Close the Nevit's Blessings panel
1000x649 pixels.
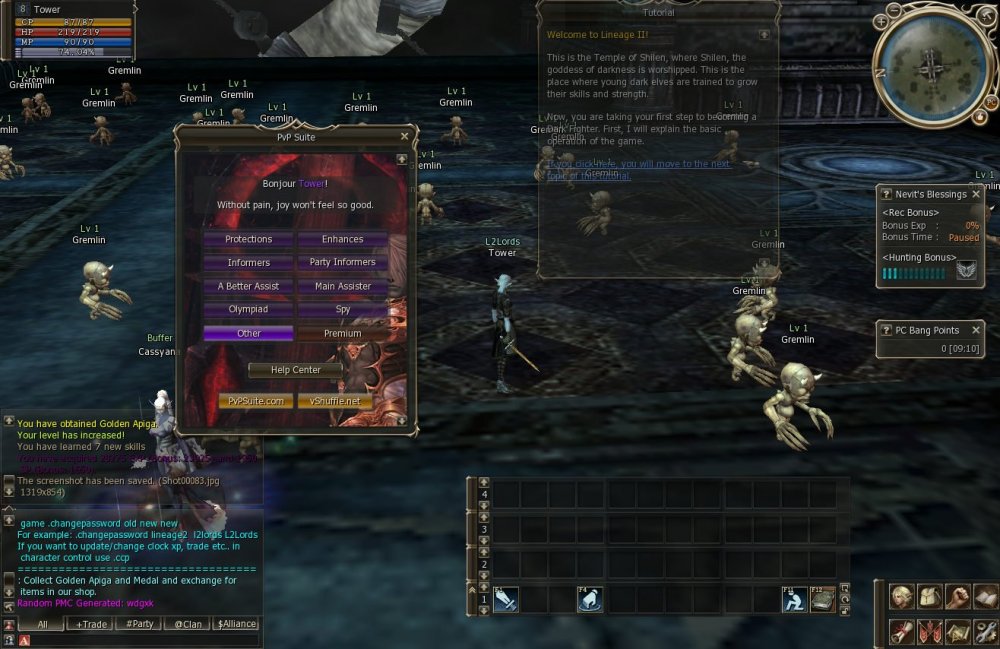click(976, 194)
